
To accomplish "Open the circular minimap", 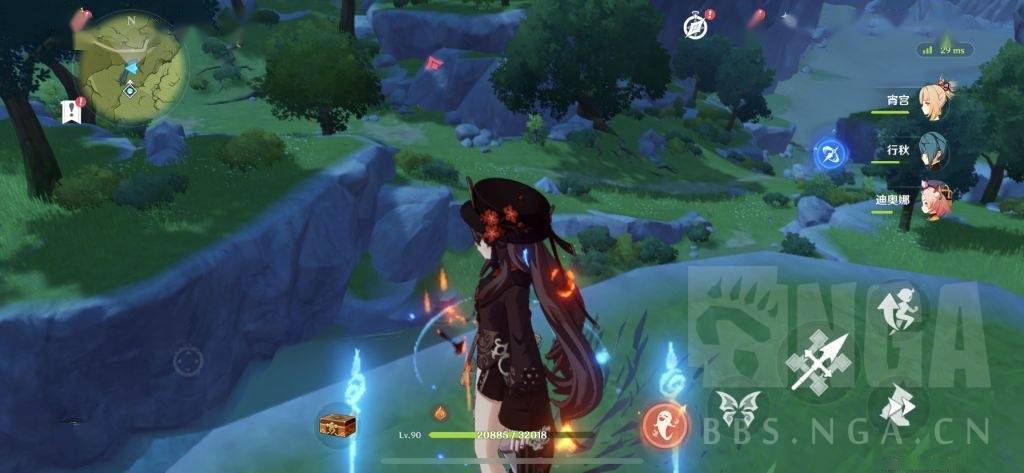I will point(133,66).
